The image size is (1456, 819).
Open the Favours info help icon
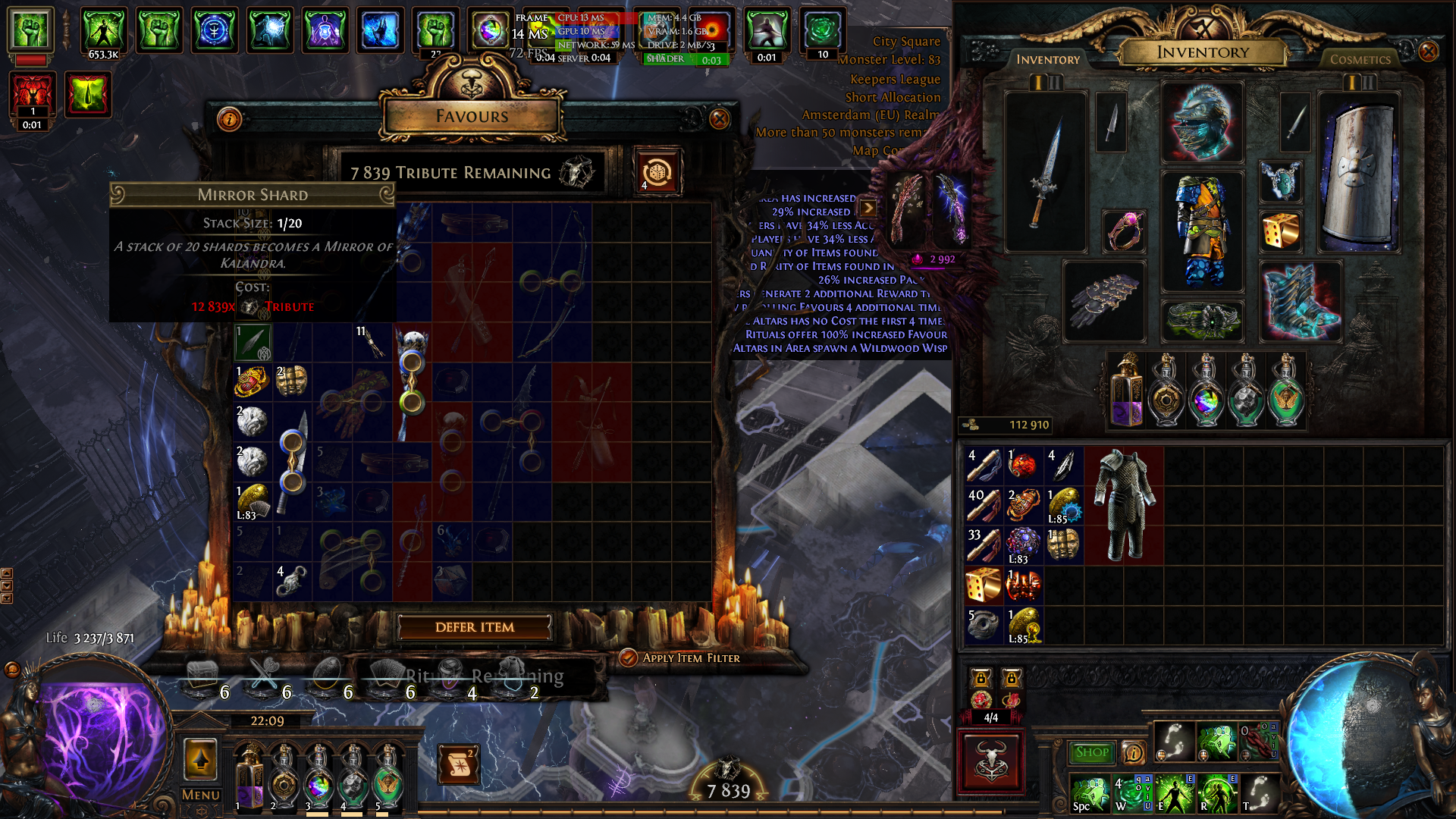[229, 118]
